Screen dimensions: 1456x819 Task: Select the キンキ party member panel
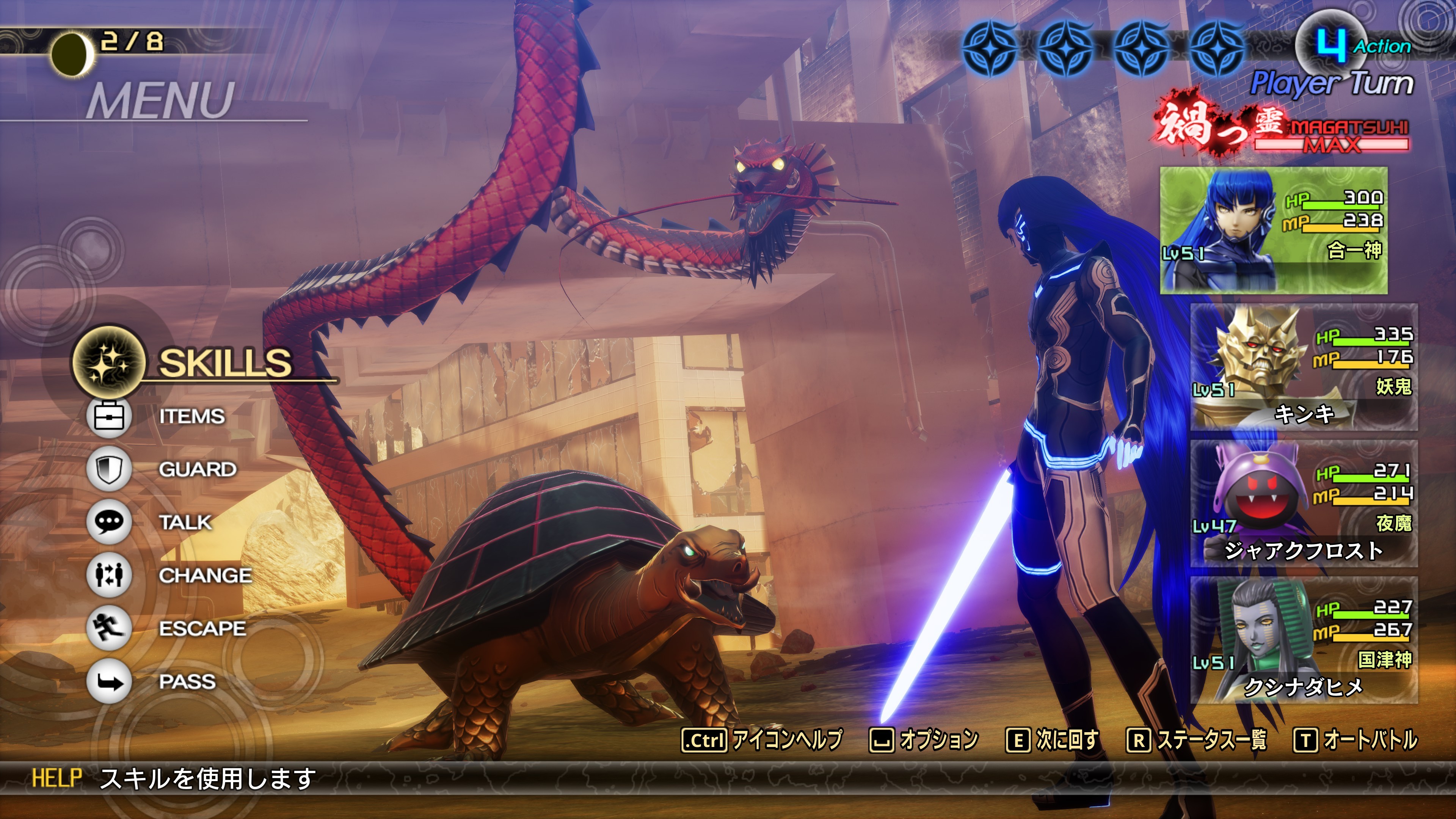pyautogui.click(x=1304, y=367)
